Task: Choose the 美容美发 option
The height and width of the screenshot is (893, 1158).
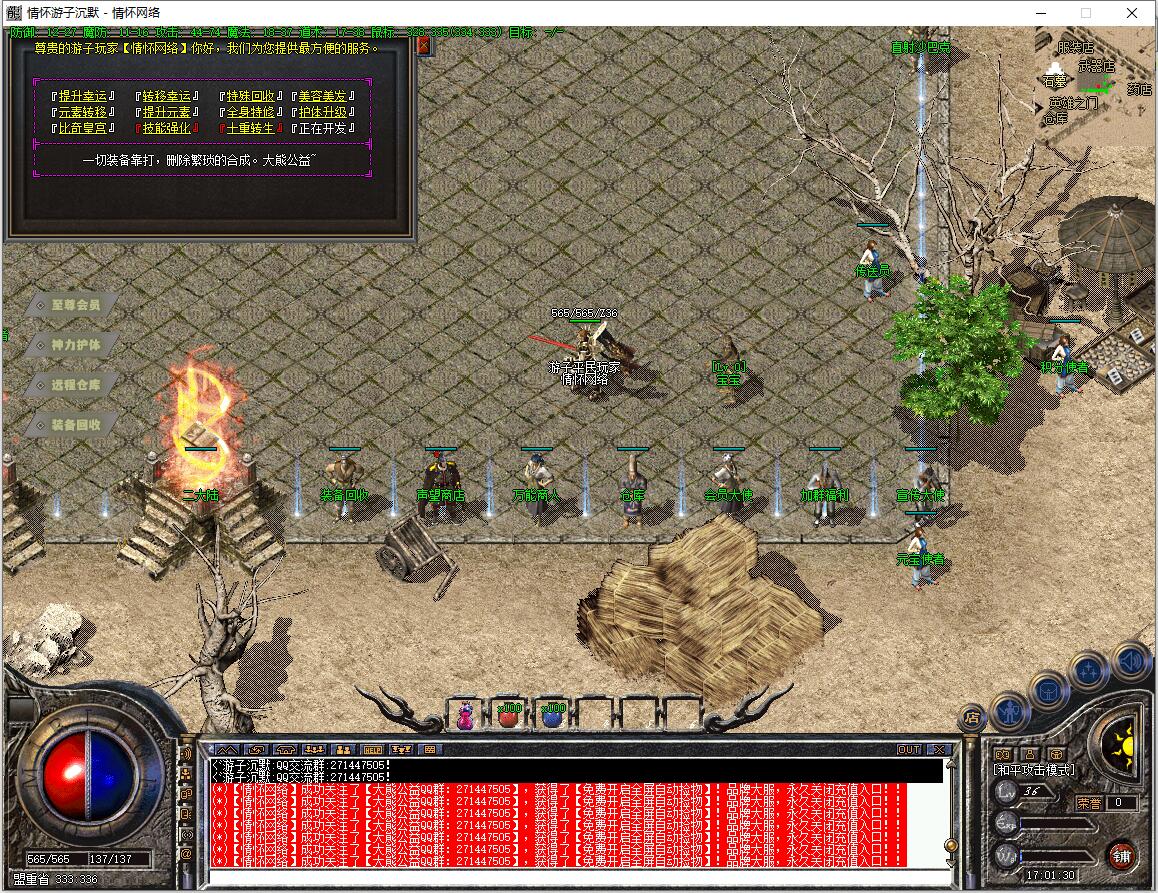Action: [322, 96]
